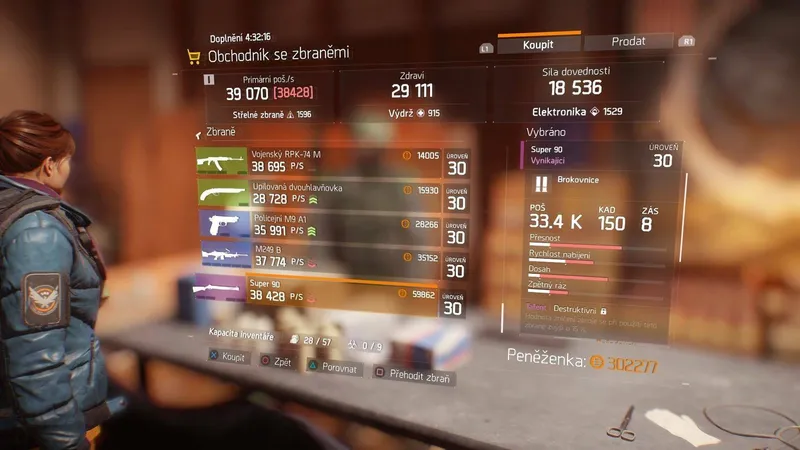Viewport: 800px width, 450px height.
Task: Collapse the Zbraně category header
Action: [220, 133]
